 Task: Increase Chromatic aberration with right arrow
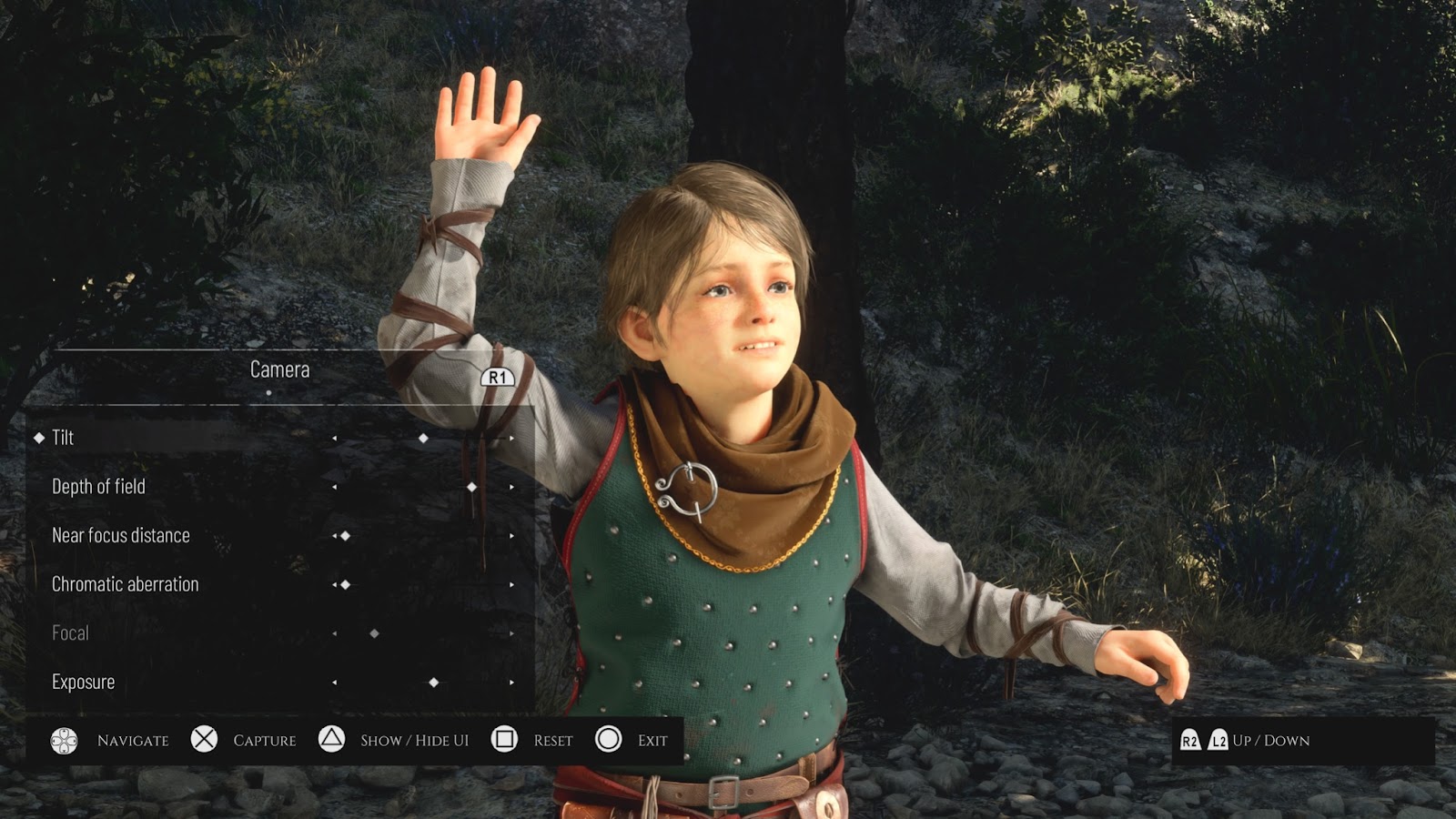(x=511, y=585)
